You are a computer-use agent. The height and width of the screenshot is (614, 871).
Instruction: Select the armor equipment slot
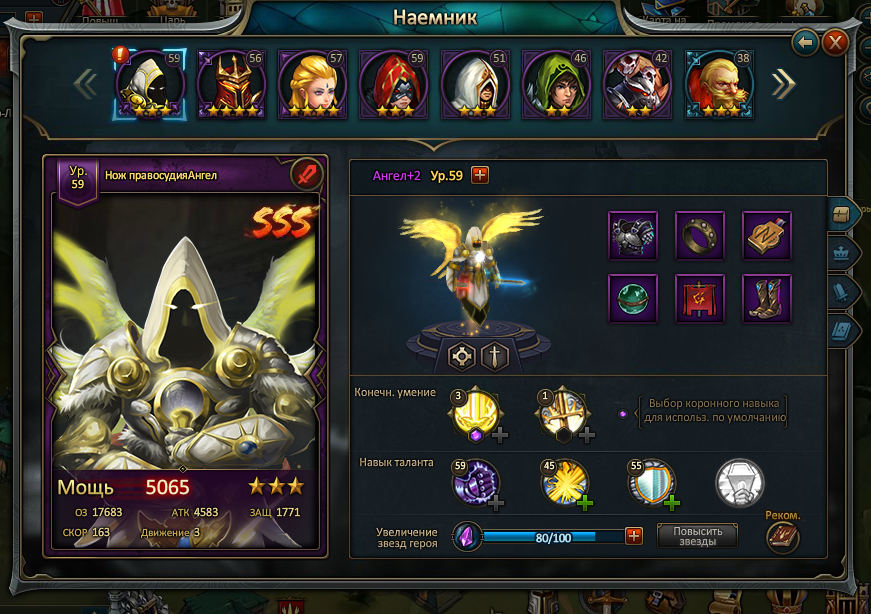point(633,236)
